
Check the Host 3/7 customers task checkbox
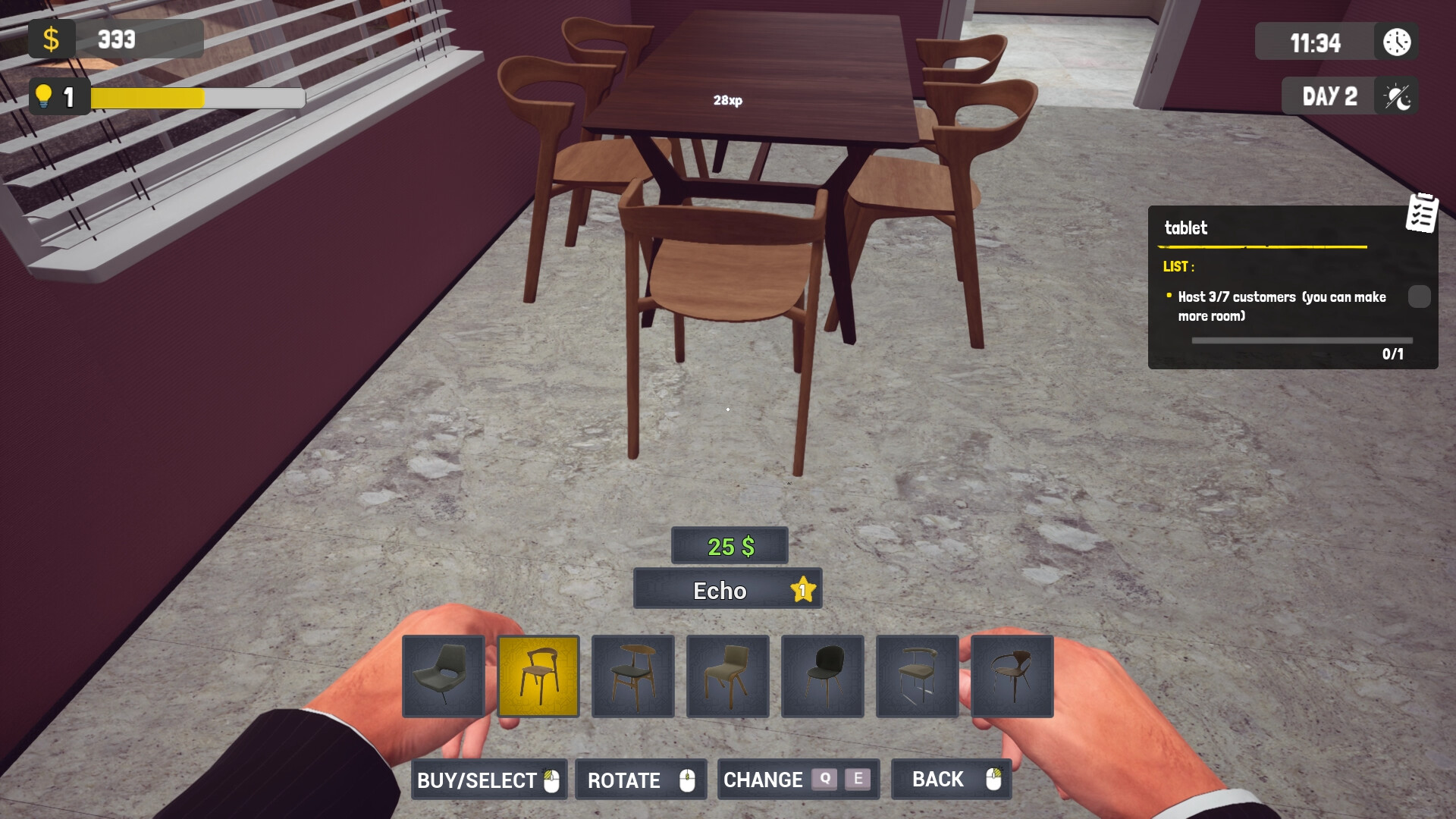(x=1418, y=297)
